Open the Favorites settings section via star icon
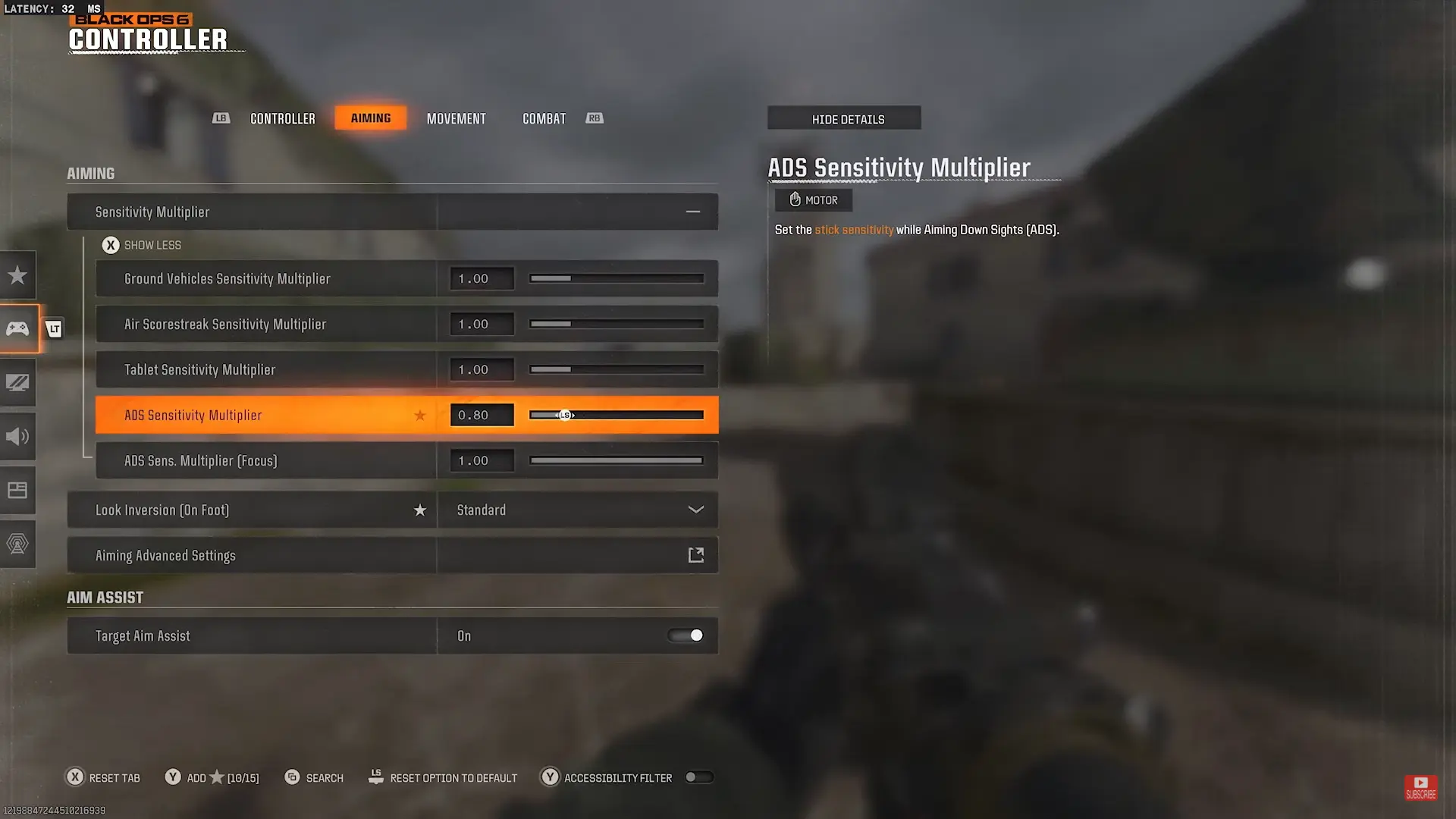The width and height of the screenshot is (1456, 819). (x=17, y=275)
